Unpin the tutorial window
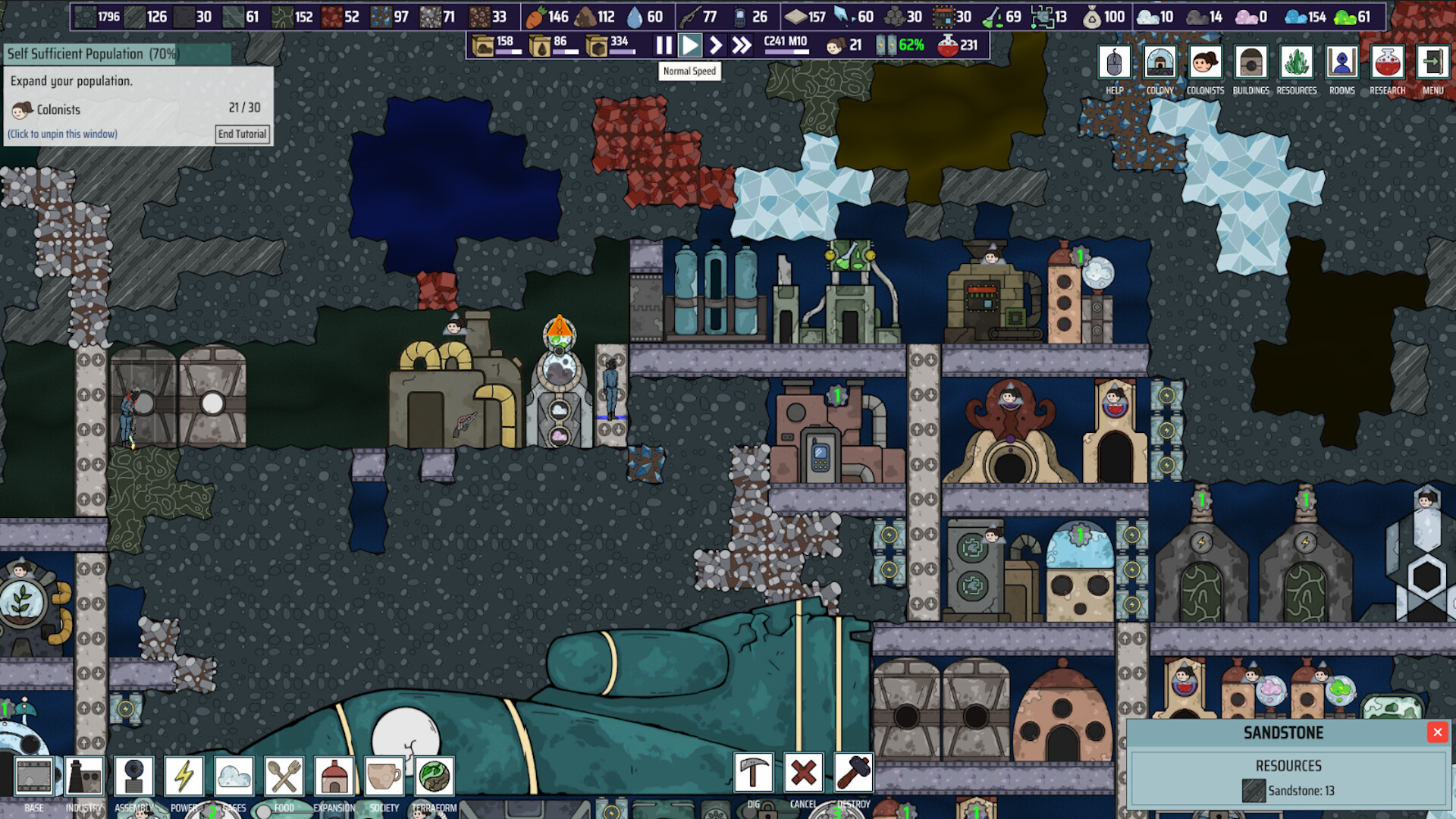This screenshot has width=1456, height=819. coord(61,133)
